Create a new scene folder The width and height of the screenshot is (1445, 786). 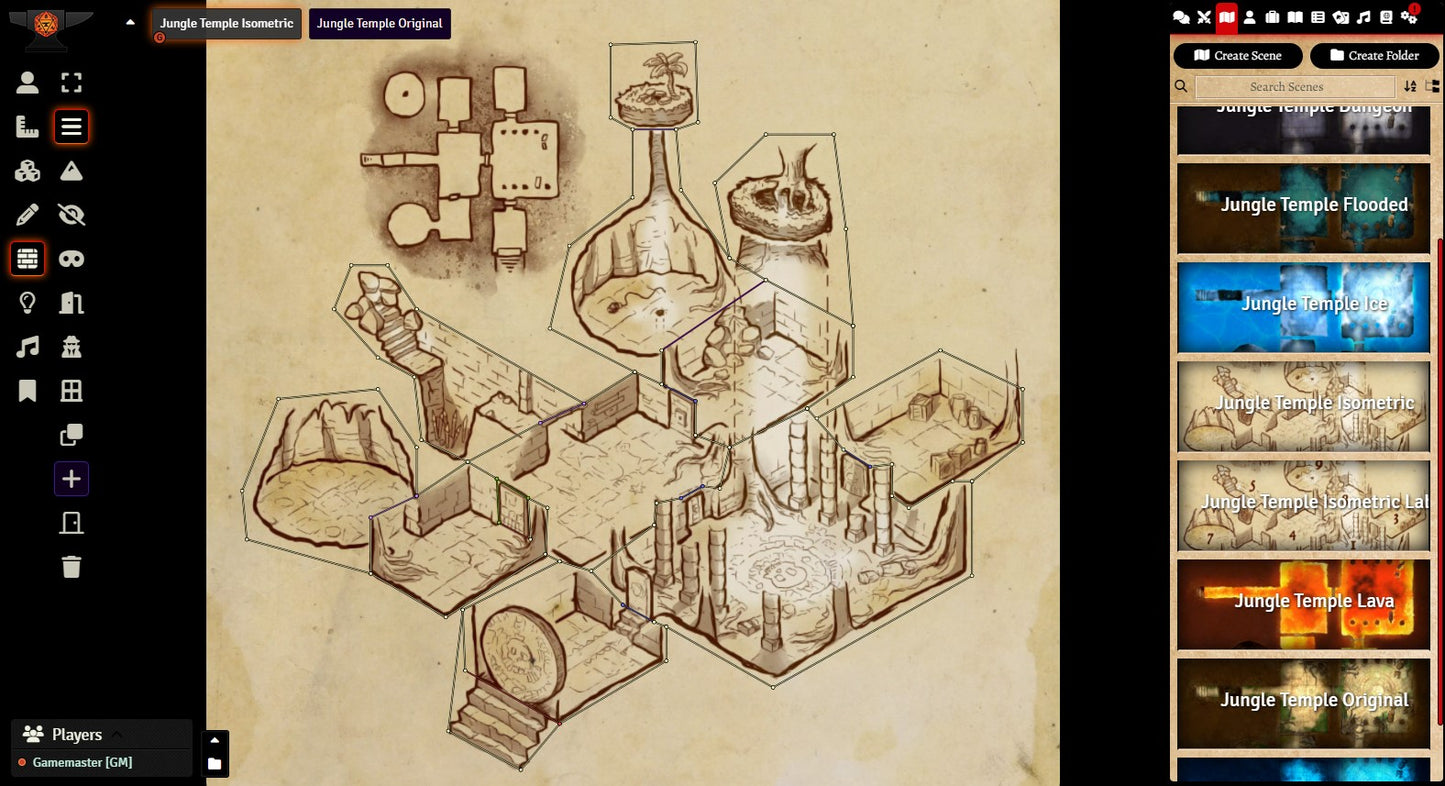pyautogui.click(x=1374, y=56)
